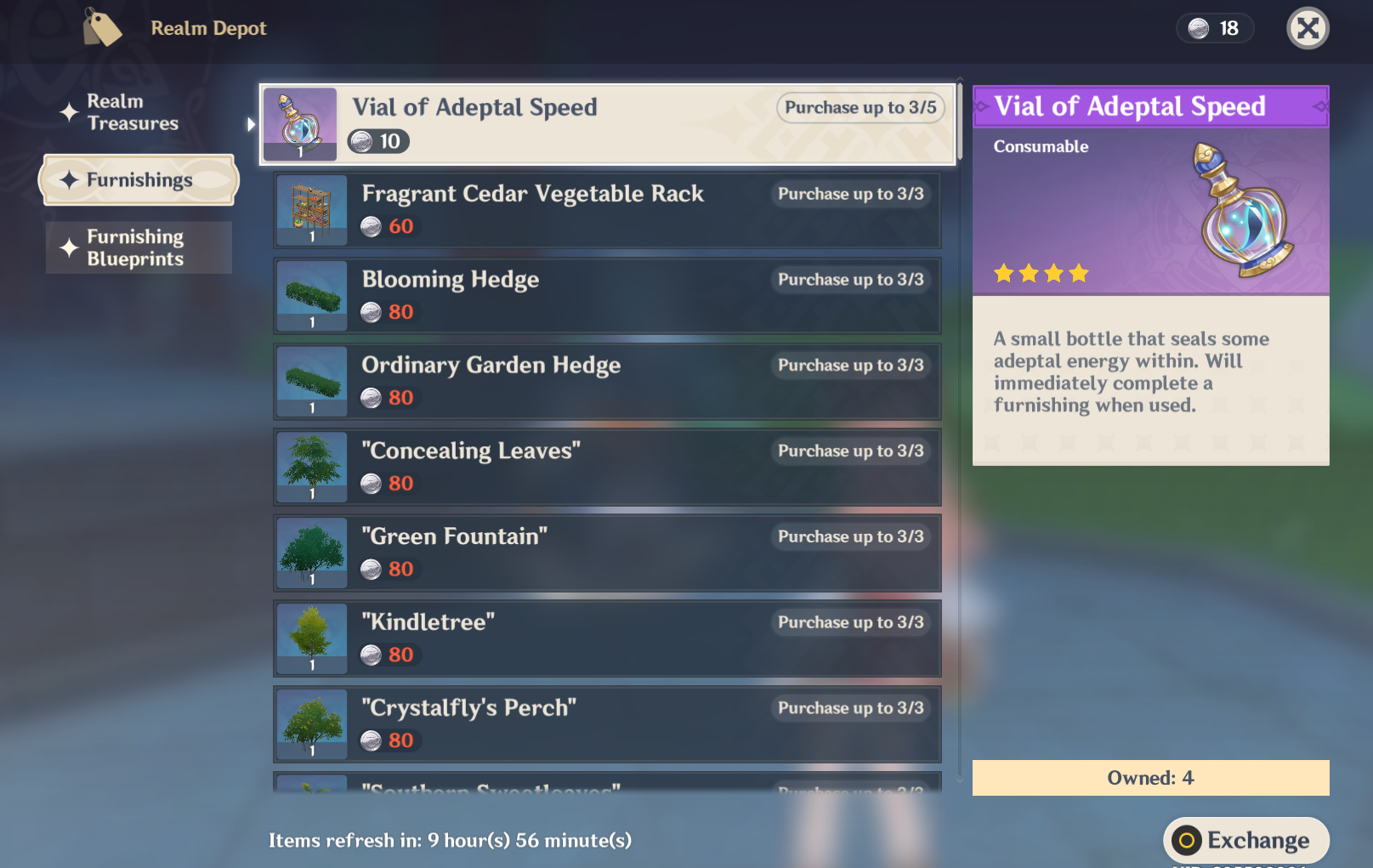The image size is (1373, 868).
Task: Select the "Kindletree" item icon
Action: (311, 638)
